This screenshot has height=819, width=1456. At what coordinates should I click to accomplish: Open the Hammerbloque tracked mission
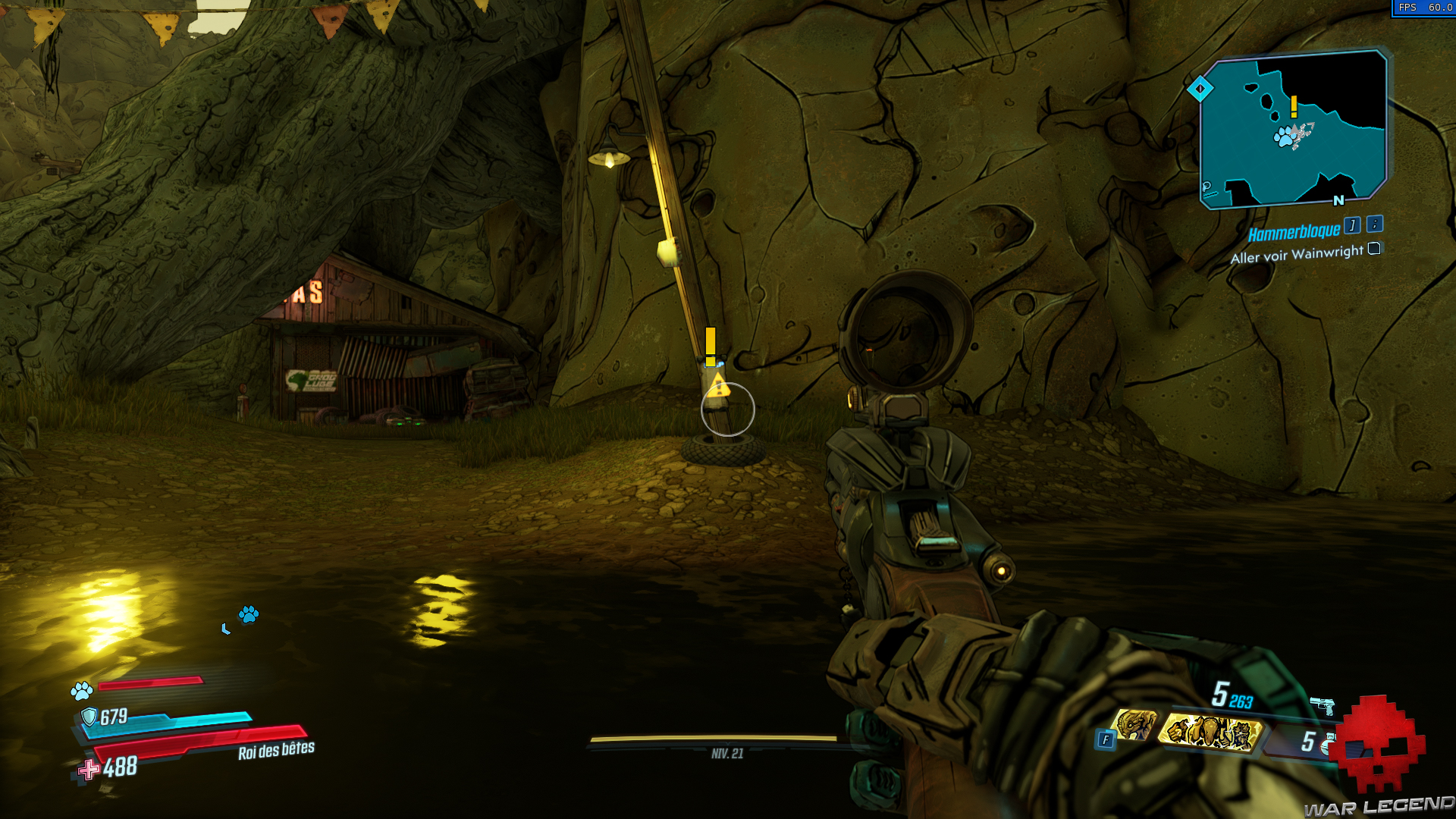(1294, 231)
